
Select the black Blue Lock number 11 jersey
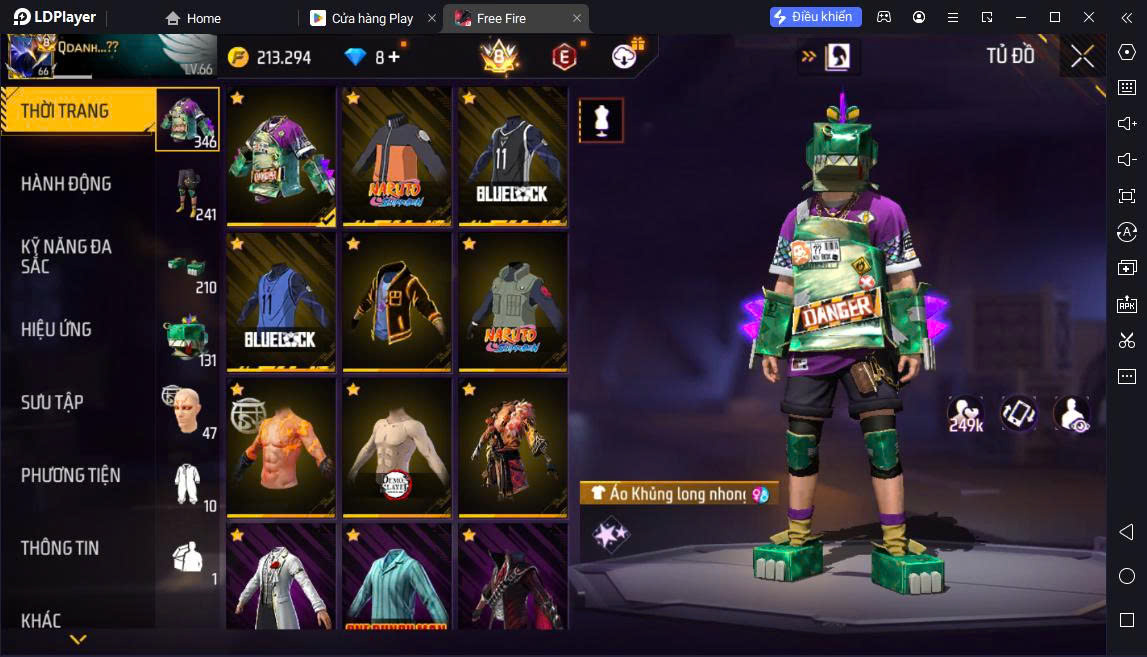click(512, 156)
